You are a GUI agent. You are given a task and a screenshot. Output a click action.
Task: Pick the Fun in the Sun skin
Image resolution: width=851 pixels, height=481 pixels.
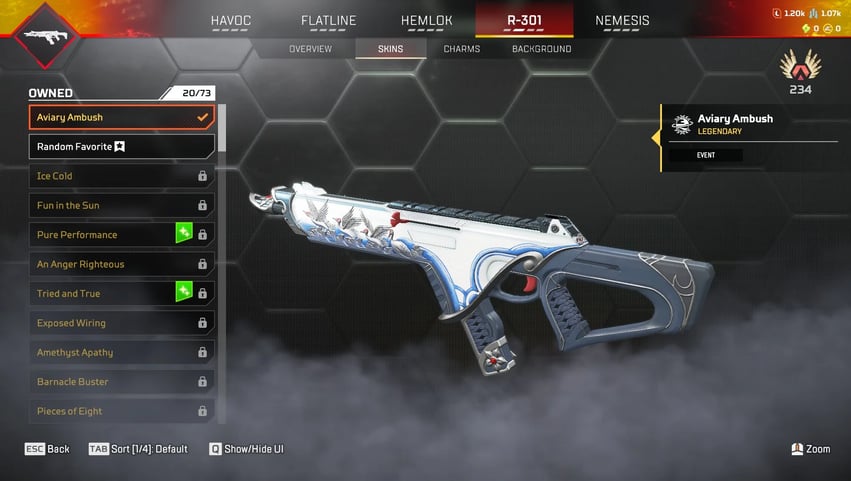[121, 205]
